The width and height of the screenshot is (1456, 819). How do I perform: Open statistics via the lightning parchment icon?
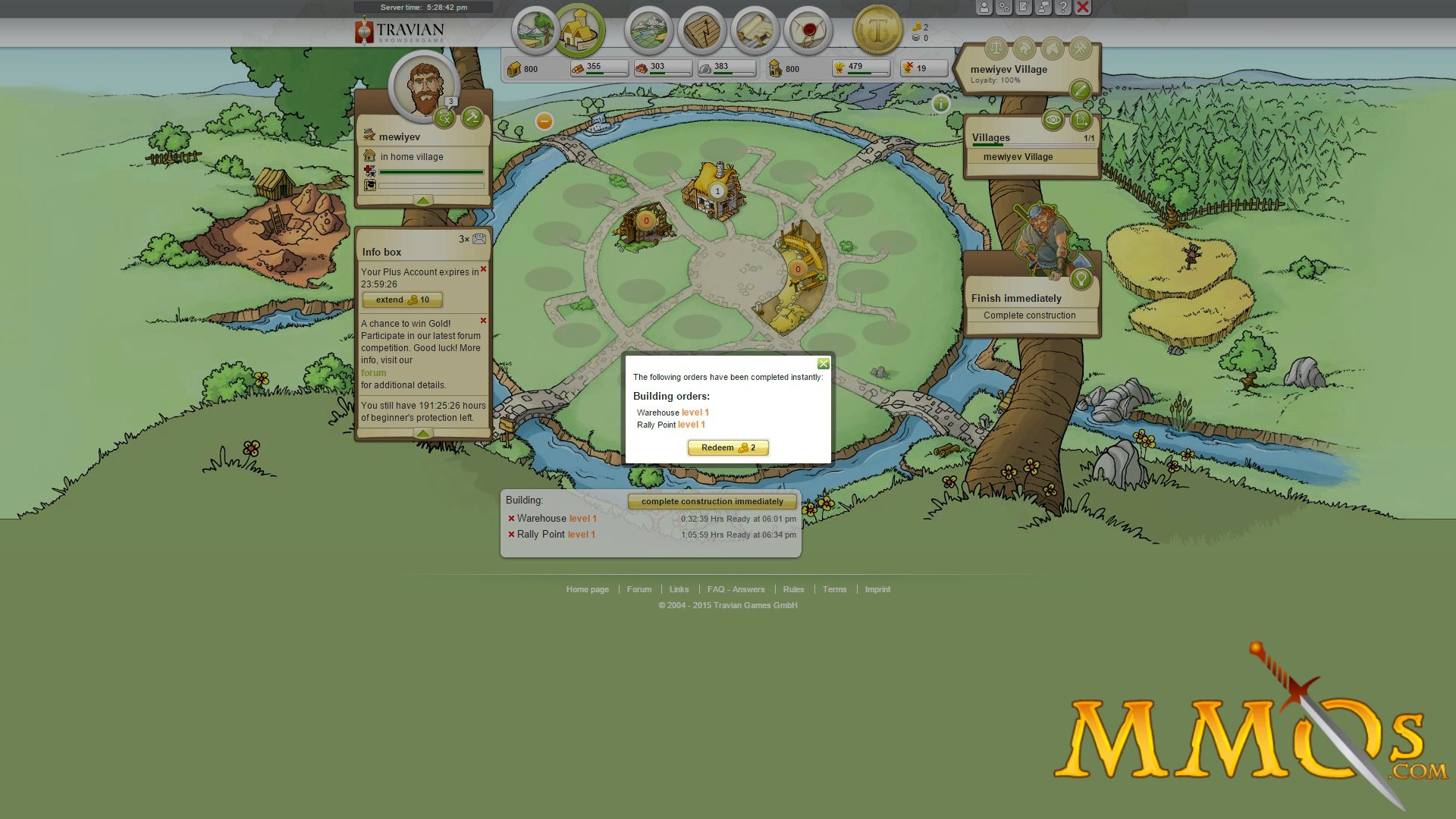700,30
